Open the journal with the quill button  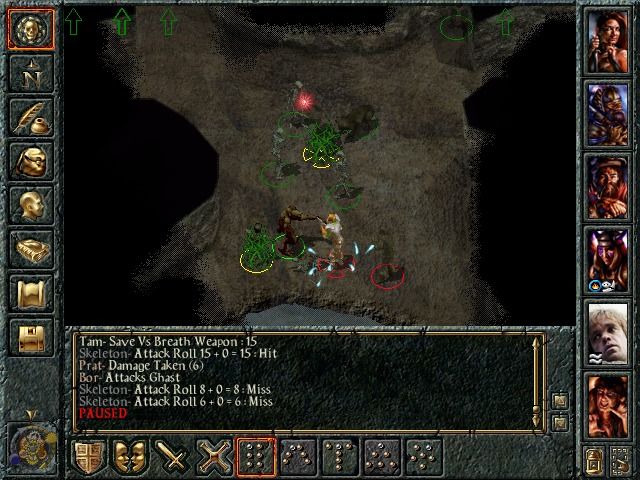(30, 118)
